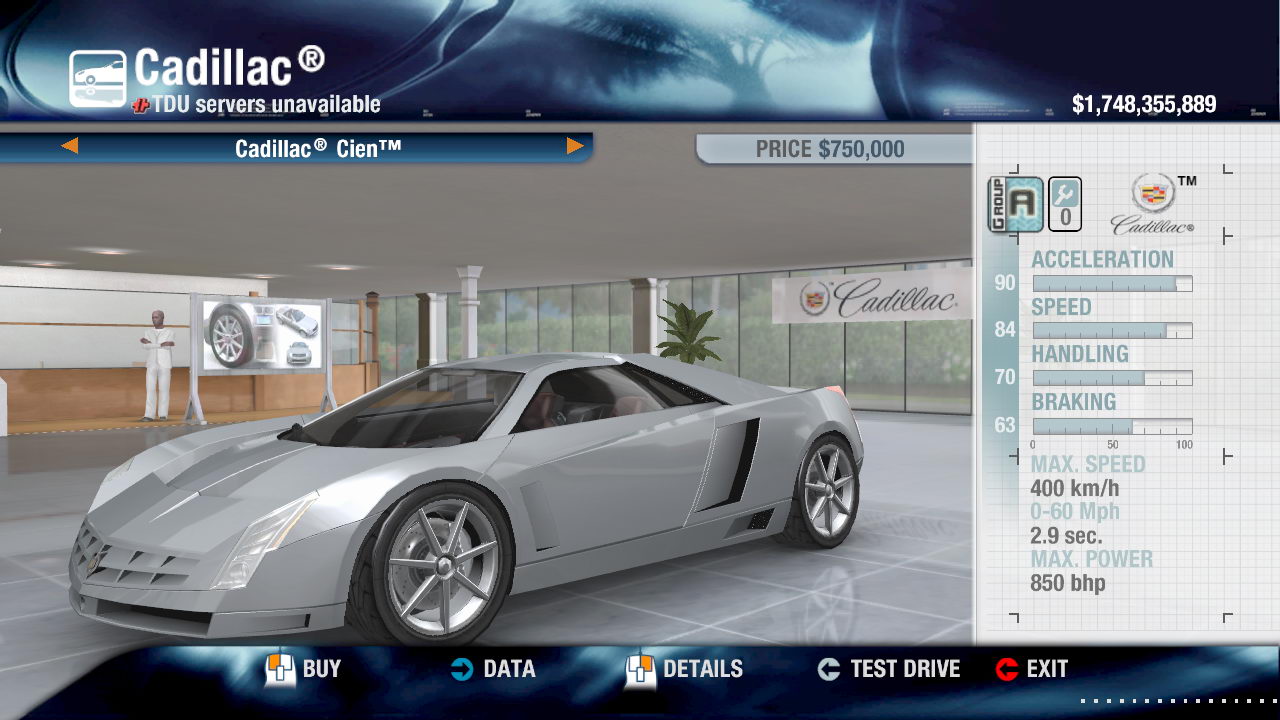Buy the Cadillac Cien
The image size is (1280, 720).
point(304,669)
